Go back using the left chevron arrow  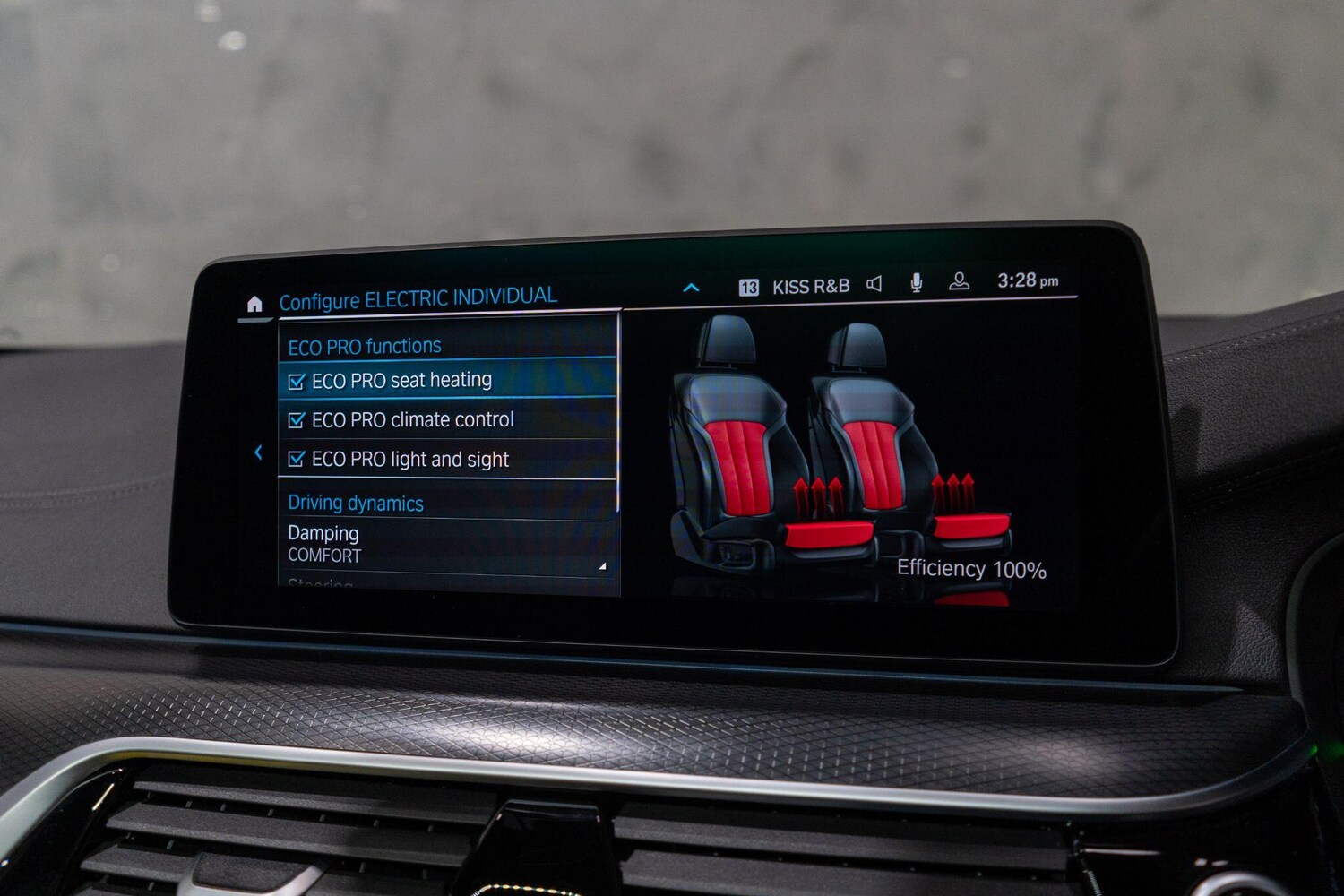pyautogui.click(x=259, y=452)
